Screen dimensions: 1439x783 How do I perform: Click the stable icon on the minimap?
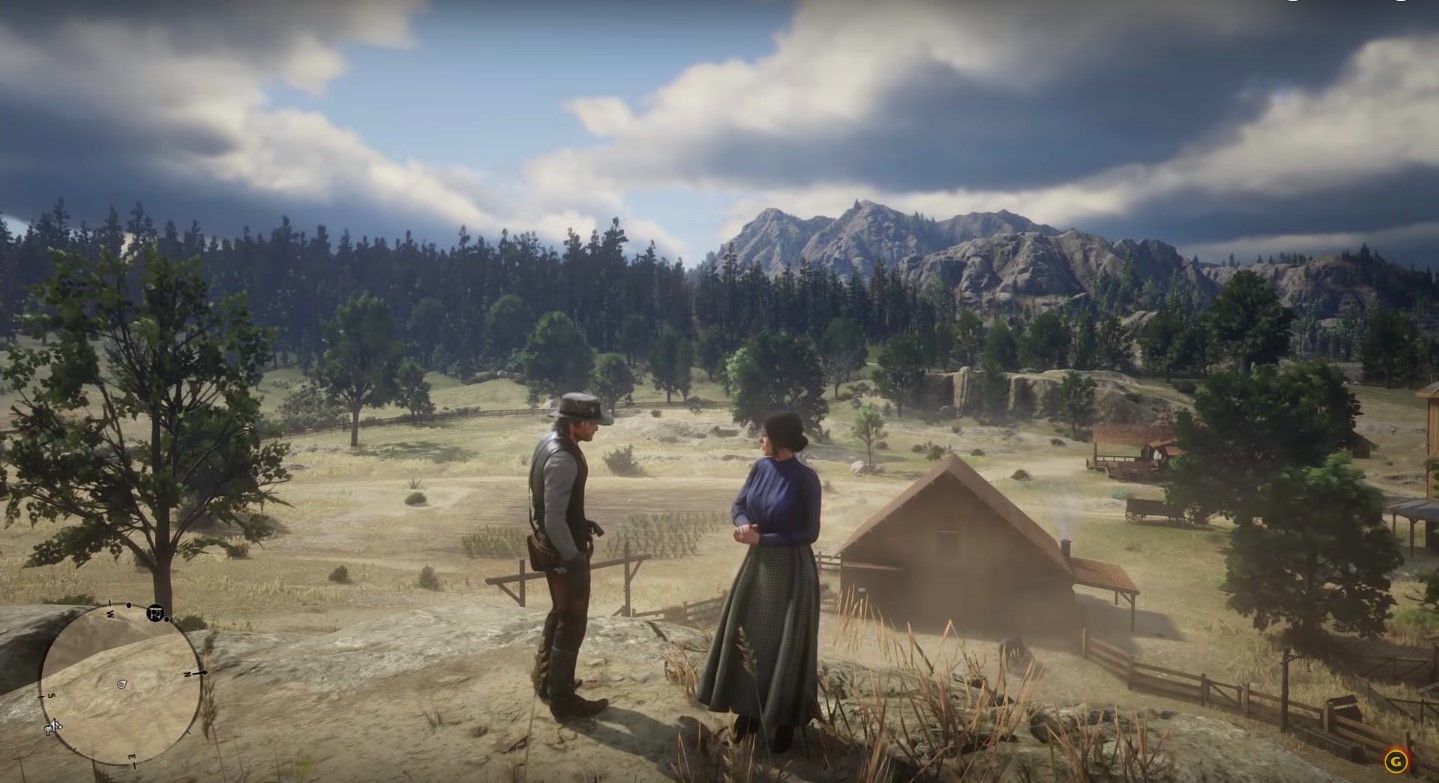coord(156,613)
